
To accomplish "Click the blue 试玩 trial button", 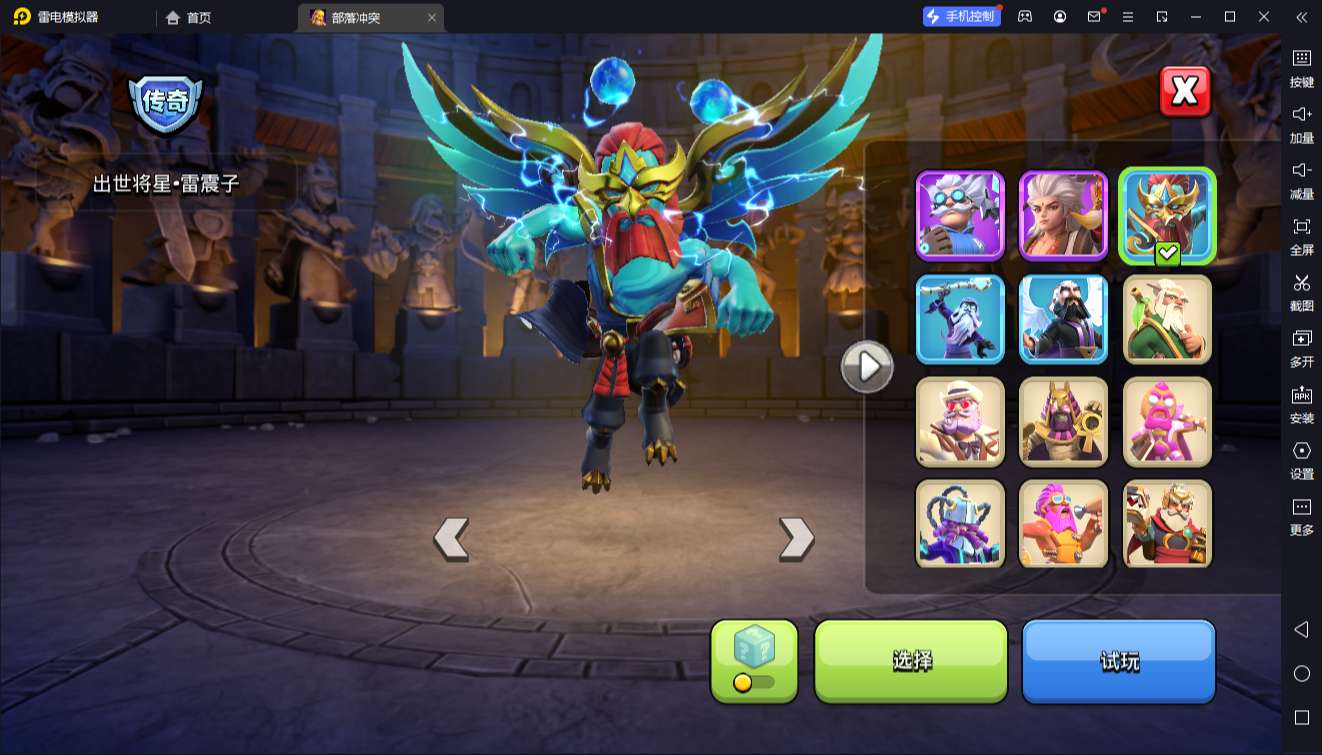I will [1118, 660].
